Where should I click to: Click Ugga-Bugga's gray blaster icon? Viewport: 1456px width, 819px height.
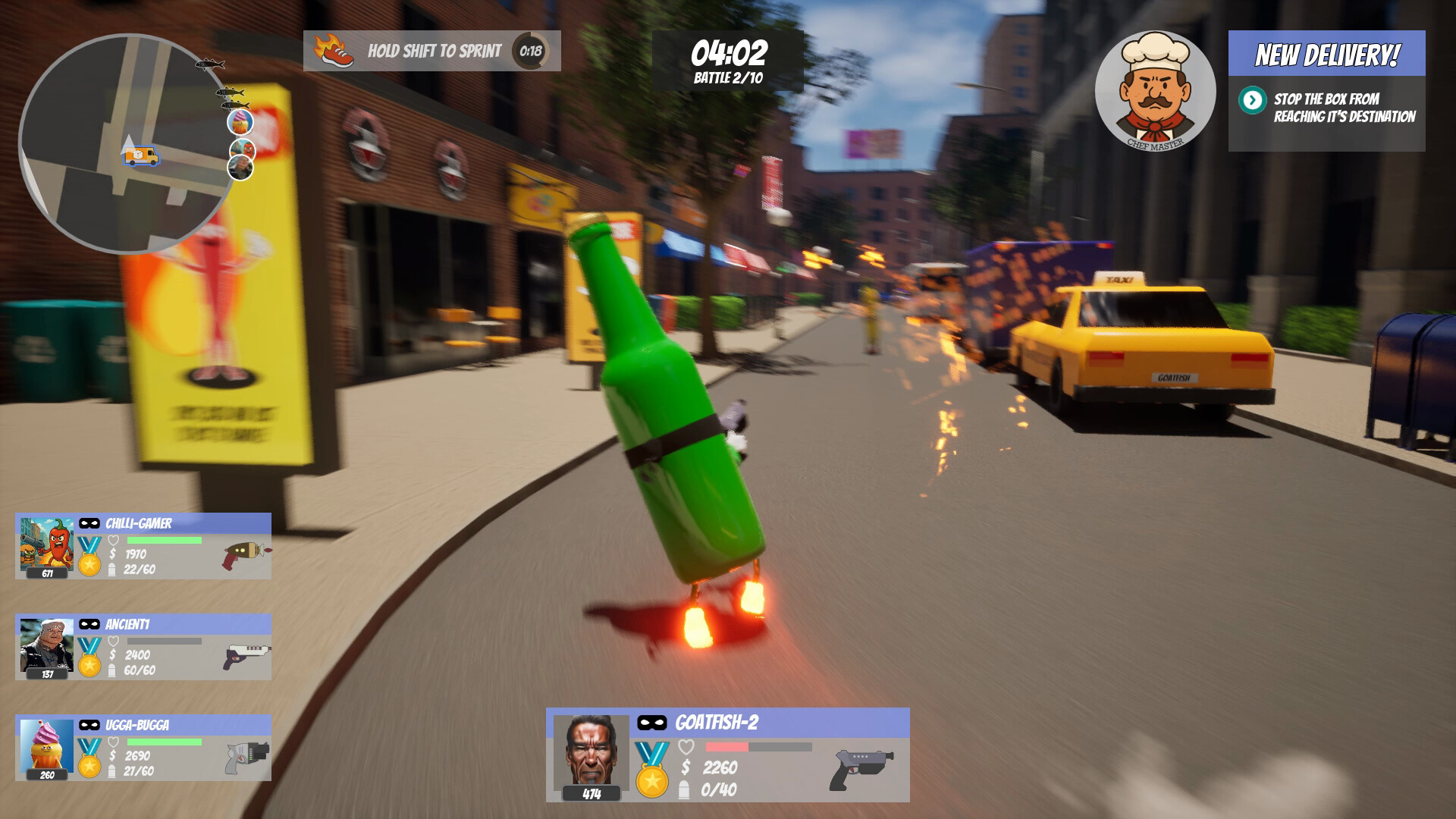246,757
